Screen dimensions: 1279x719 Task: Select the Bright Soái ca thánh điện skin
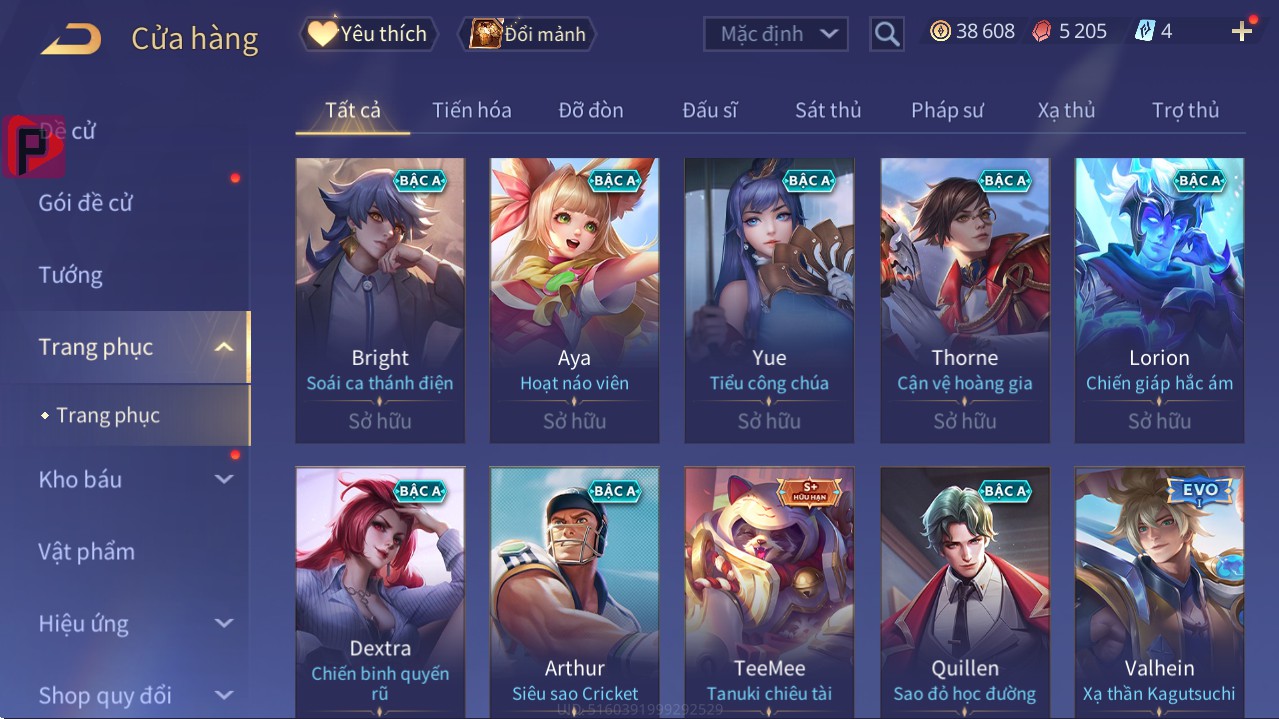[380, 300]
